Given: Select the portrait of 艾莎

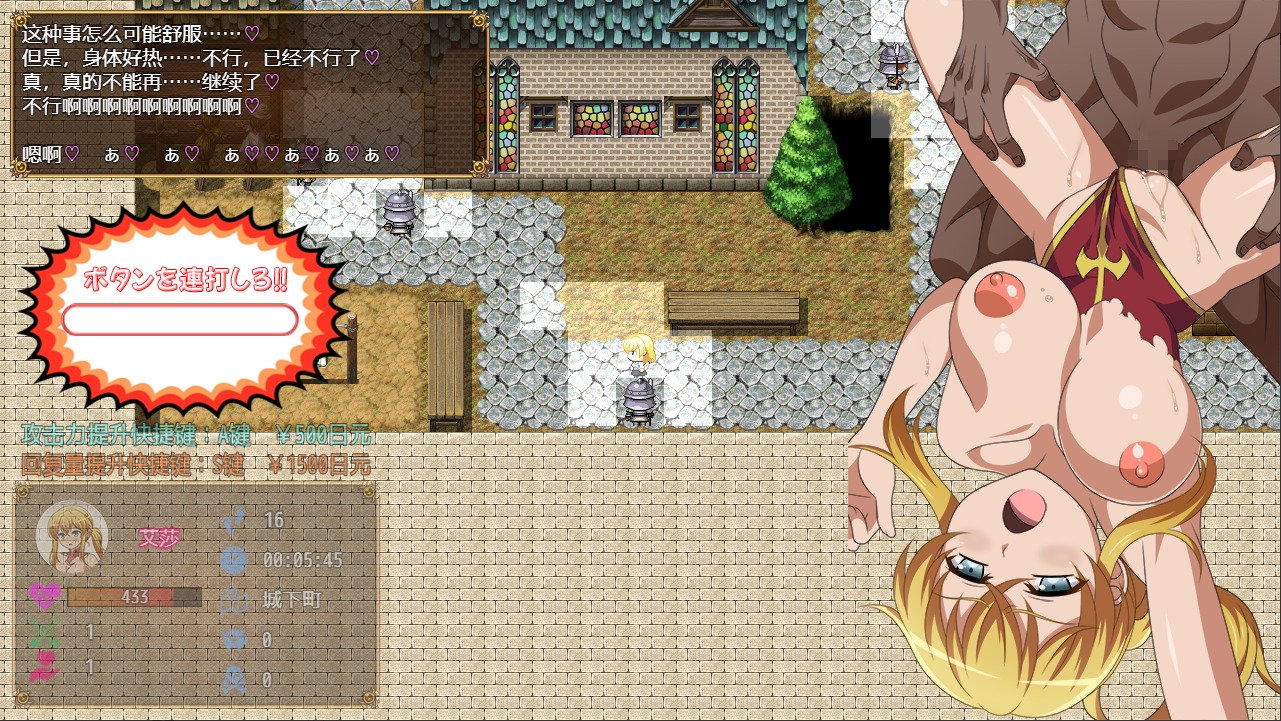Looking at the screenshot, I should (72, 540).
